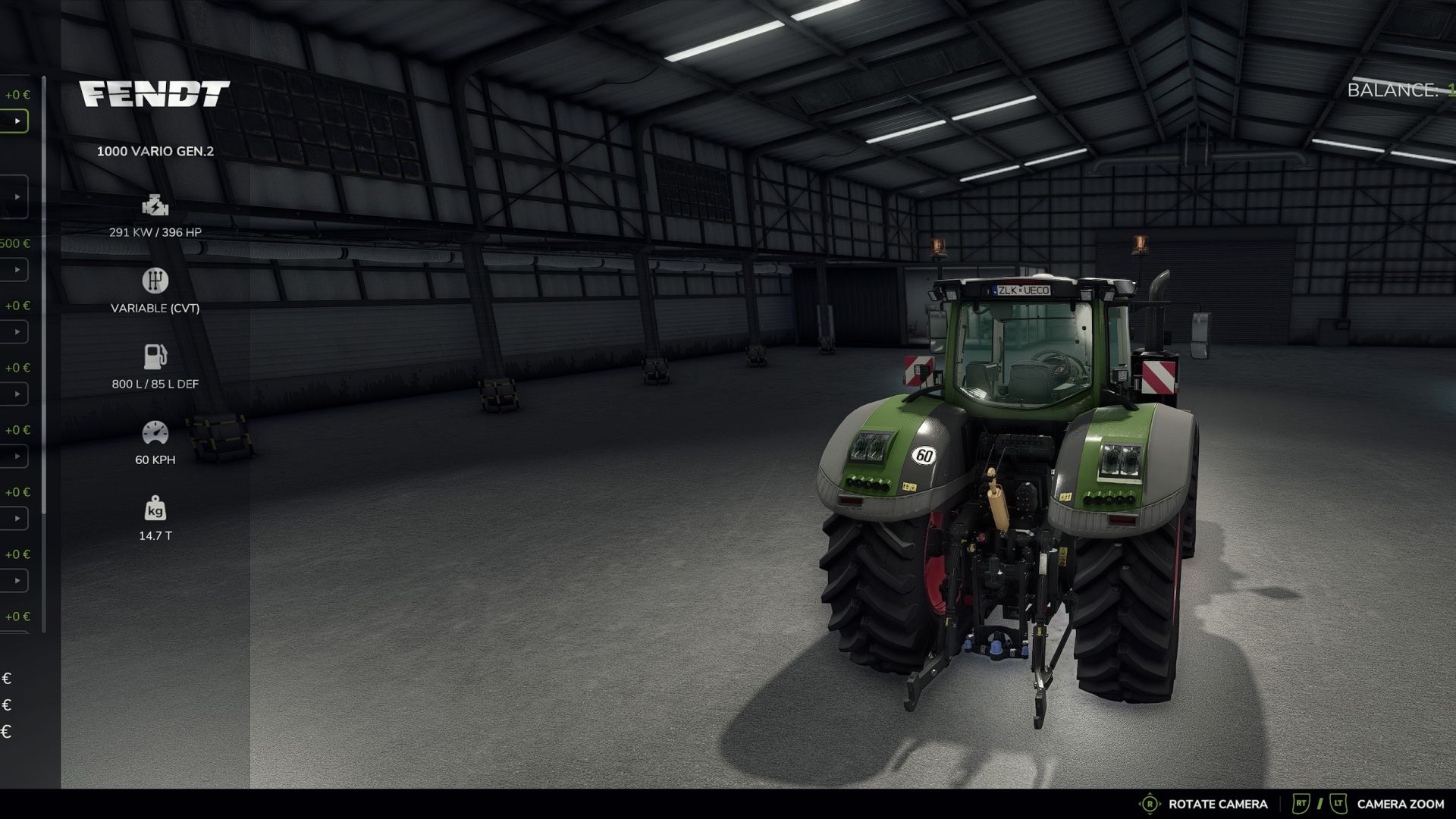Click the fuel pump capacity icon
The height and width of the screenshot is (819, 1456).
pos(155,356)
